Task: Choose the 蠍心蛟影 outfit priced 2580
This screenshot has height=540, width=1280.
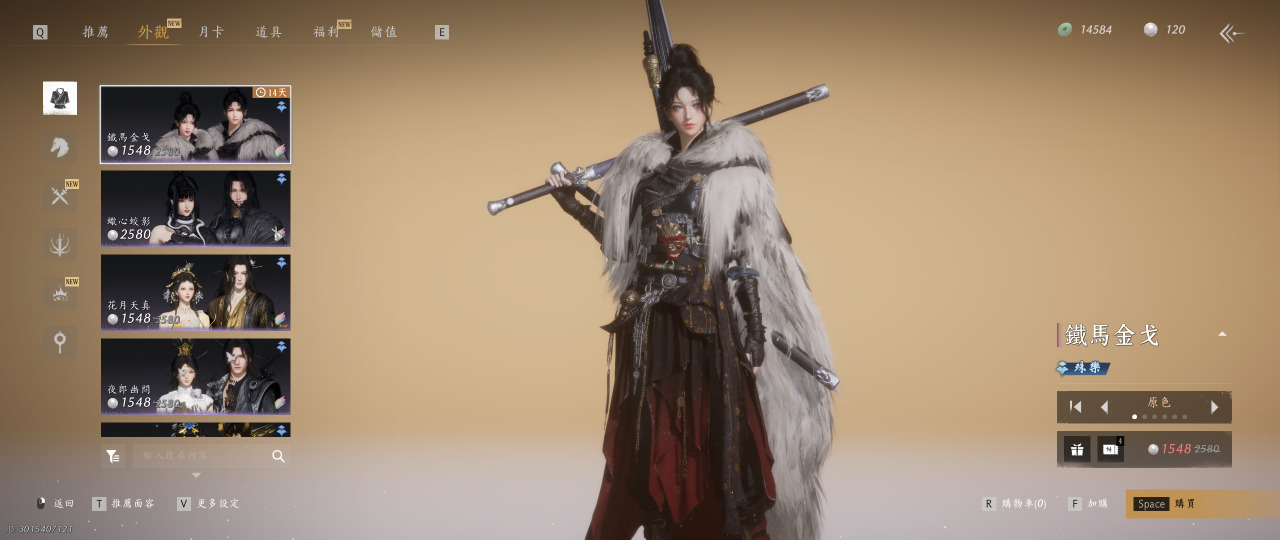Action: [x=195, y=208]
